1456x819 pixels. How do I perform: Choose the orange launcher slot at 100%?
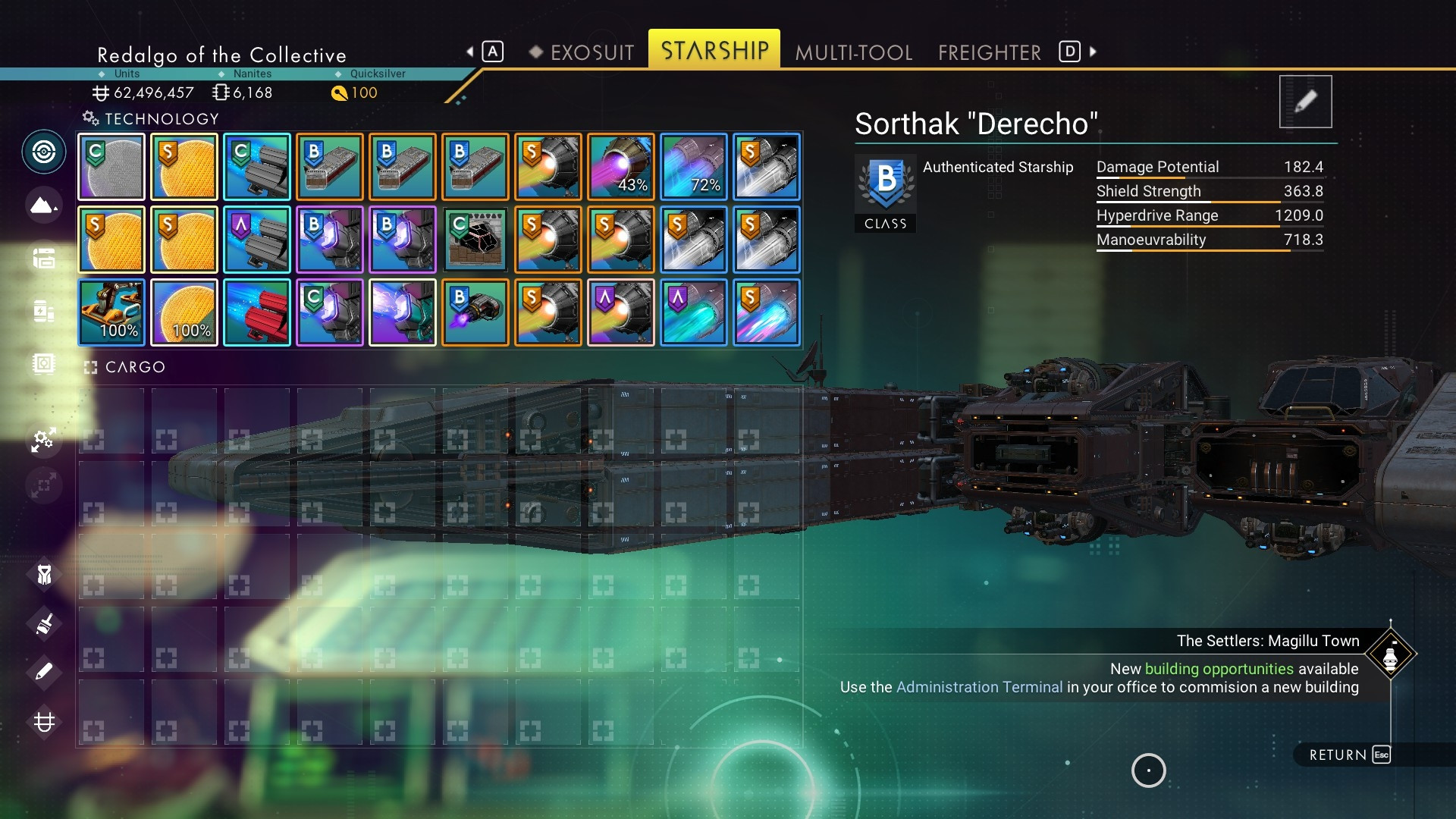(111, 312)
